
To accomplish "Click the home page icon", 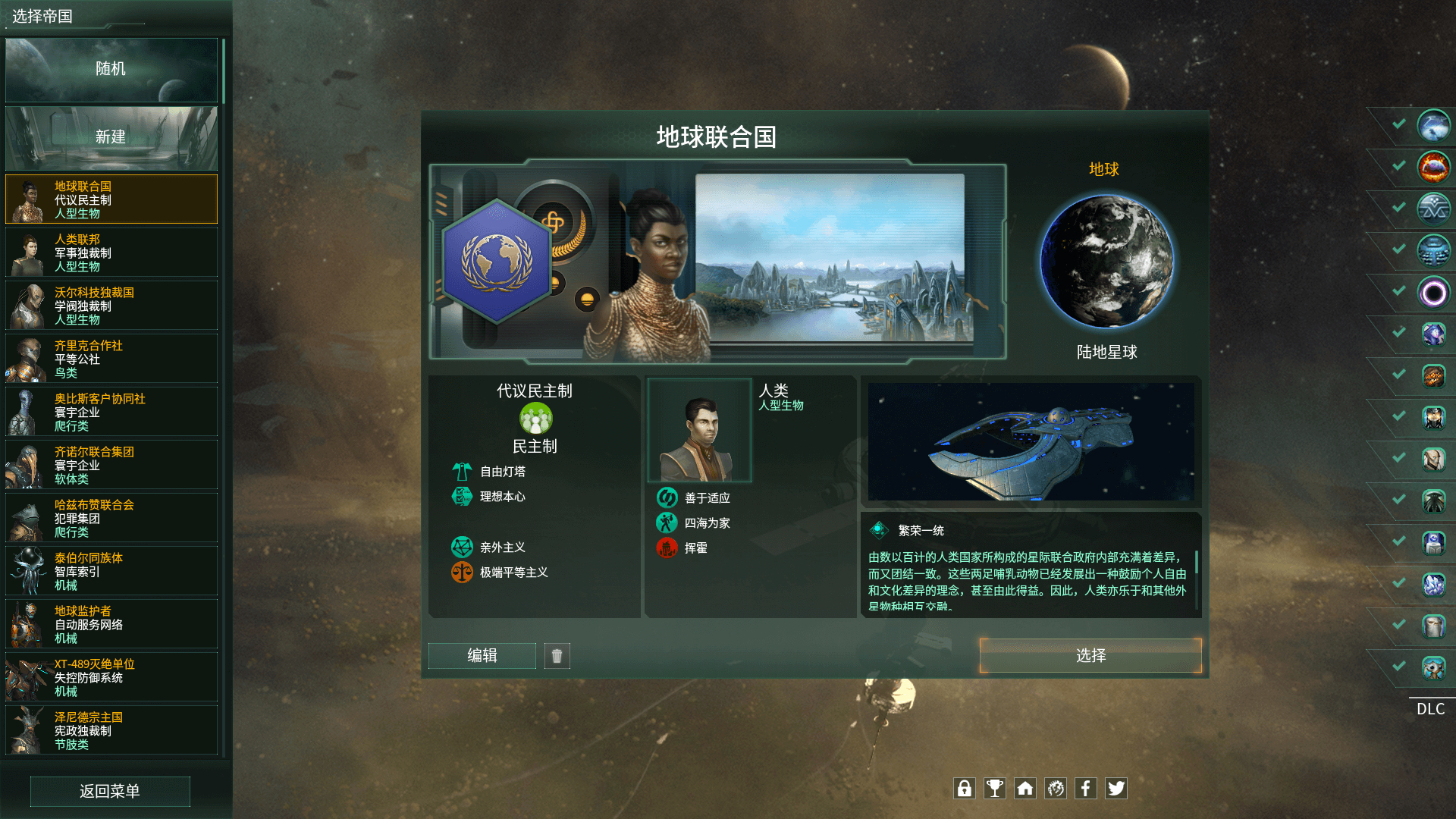I will click(x=1025, y=789).
